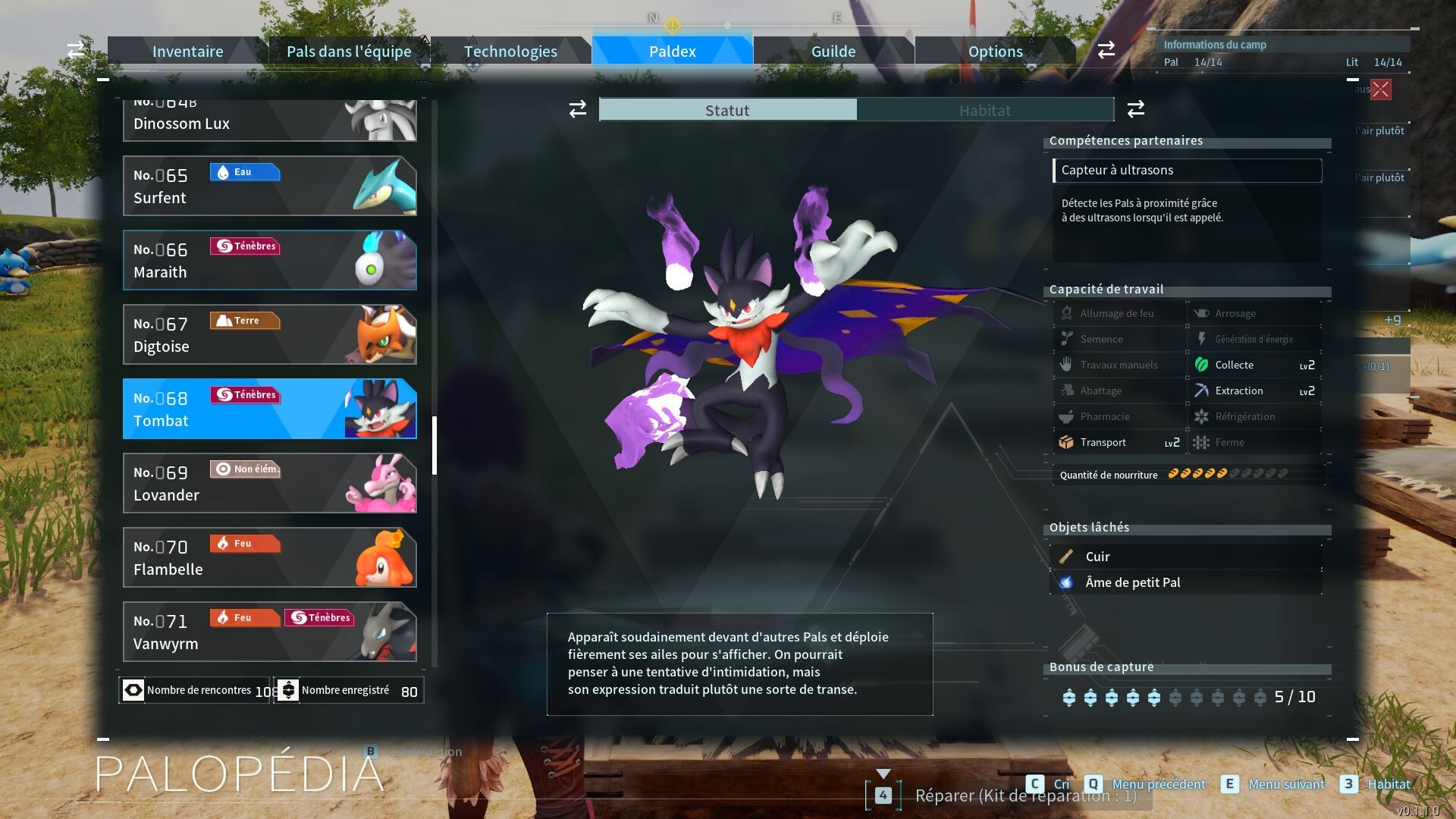
Task: Click the Paldex list scrollbar handle
Action: tap(435, 445)
